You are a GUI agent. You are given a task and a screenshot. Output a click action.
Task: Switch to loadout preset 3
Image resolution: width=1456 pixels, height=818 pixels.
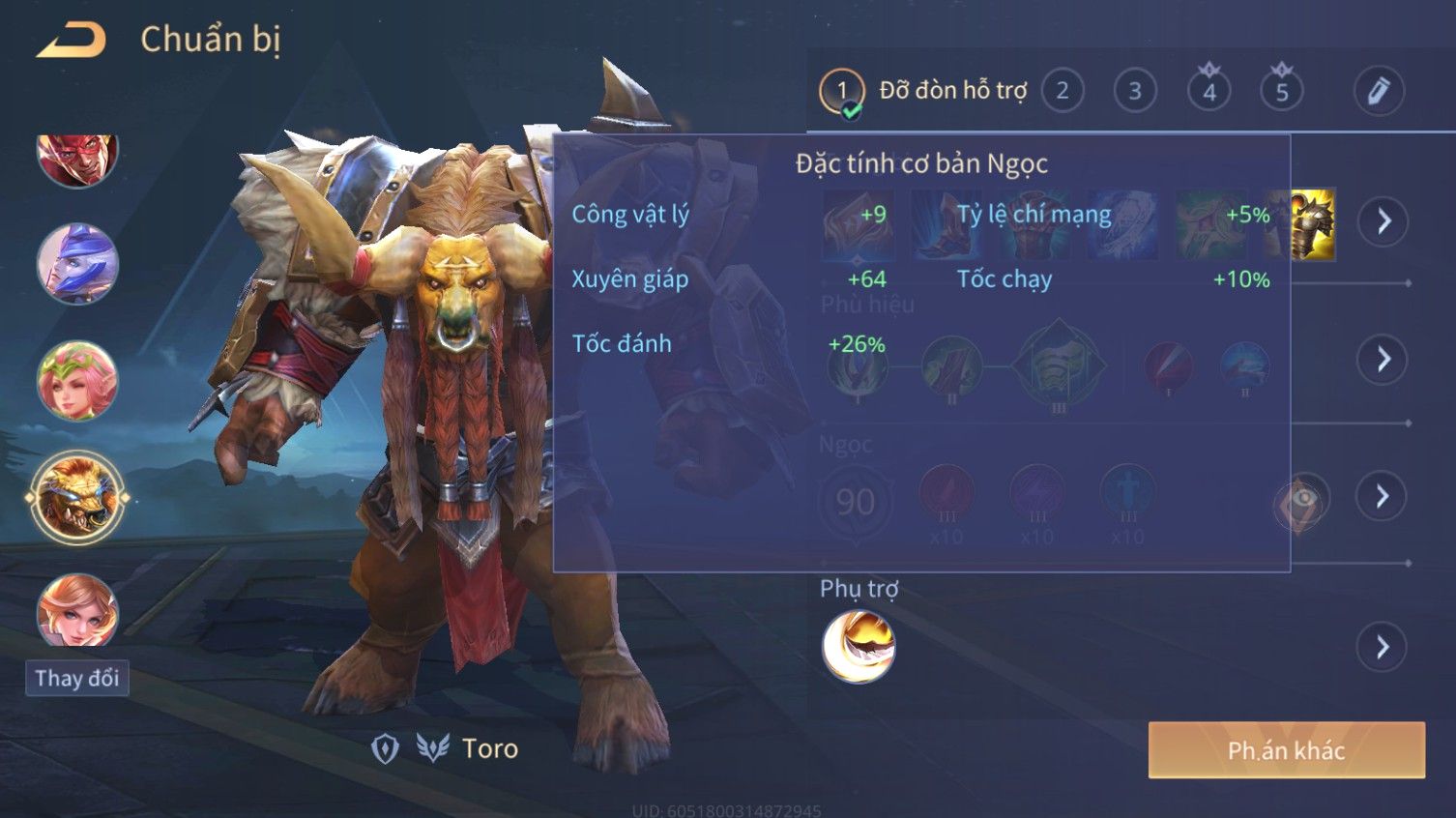pyautogui.click(x=1135, y=91)
